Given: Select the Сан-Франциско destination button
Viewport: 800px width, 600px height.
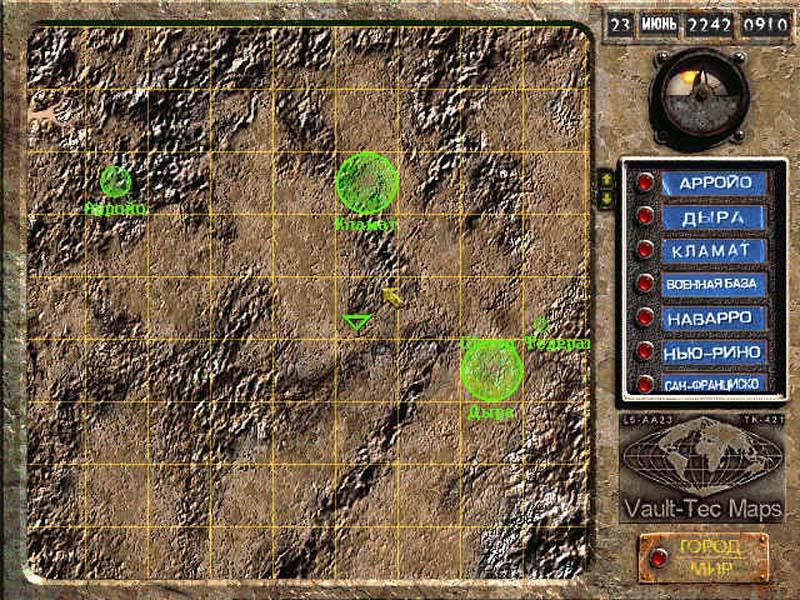Looking at the screenshot, I should [714, 383].
